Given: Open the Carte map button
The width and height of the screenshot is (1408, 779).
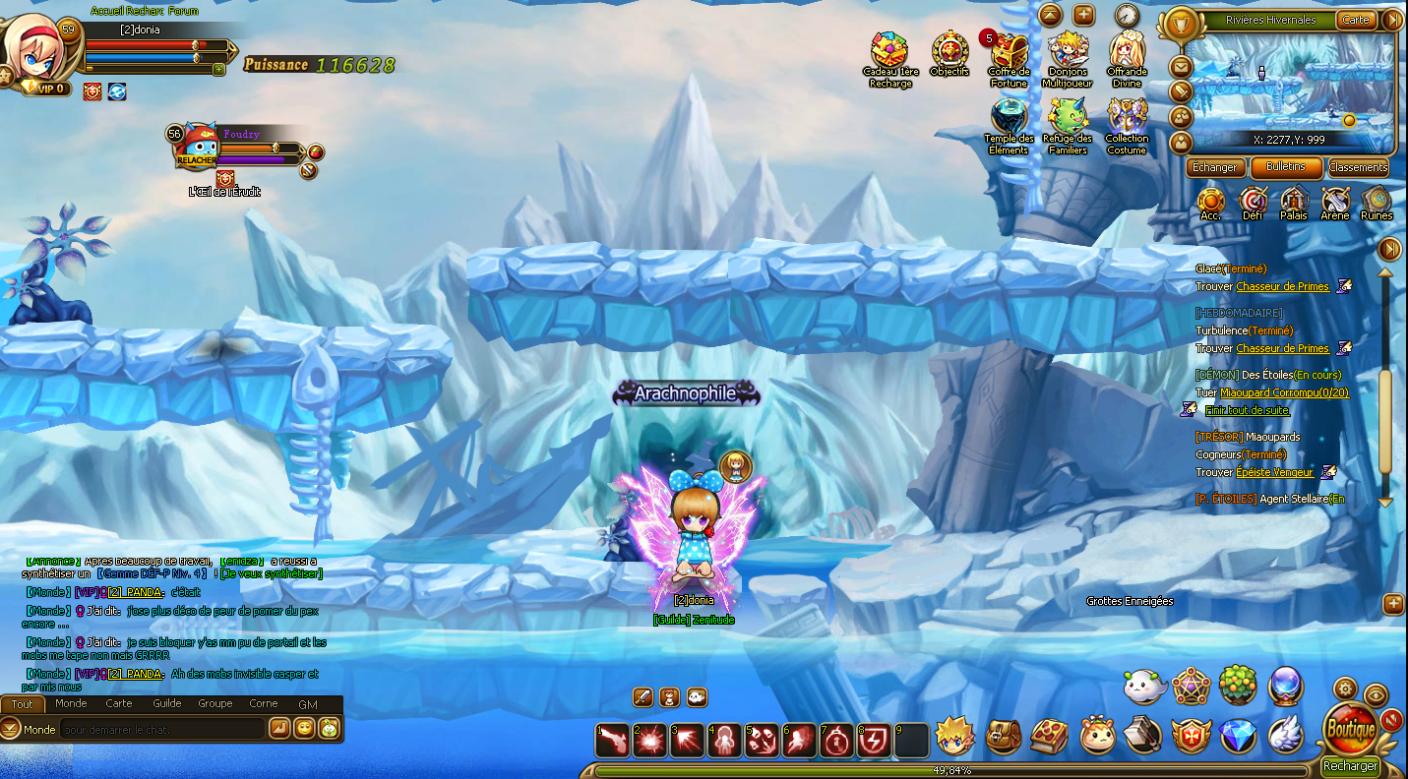Looking at the screenshot, I should tap(1355, 20).
